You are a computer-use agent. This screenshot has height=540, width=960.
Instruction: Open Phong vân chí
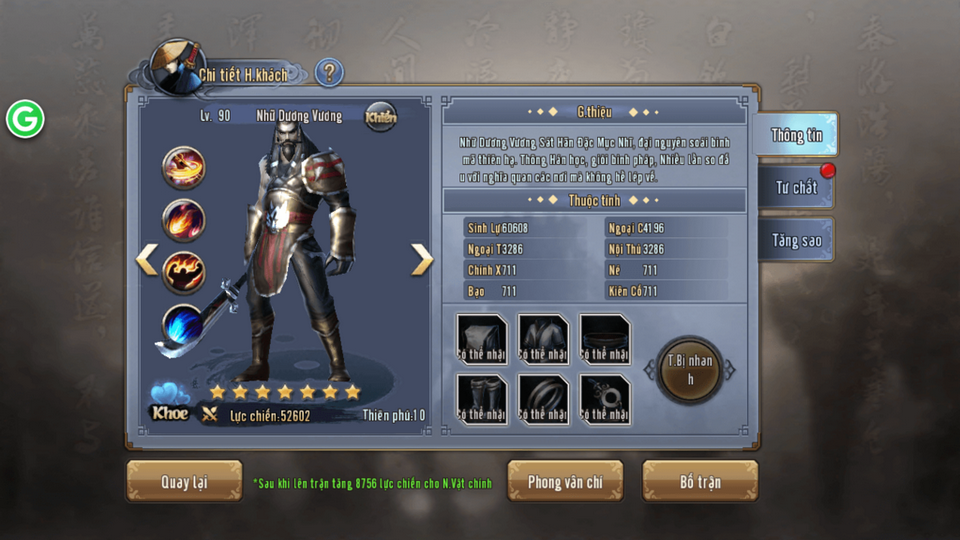tap(565, 482)
